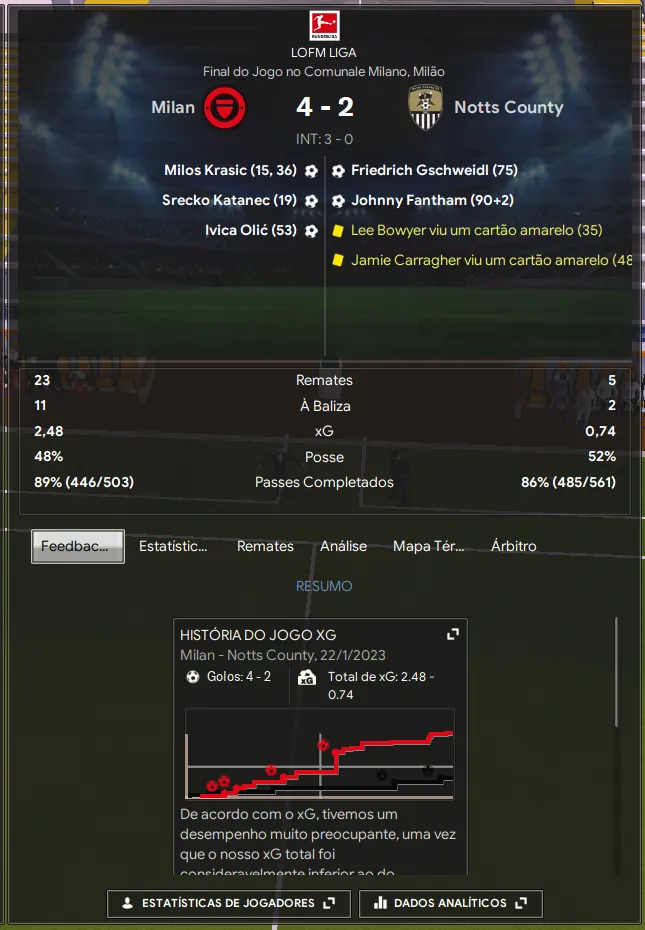Open Estatísticas de Jogadores
Image resolution: width=645 pixels, height=930 pixels.
(x=229, y=903)
